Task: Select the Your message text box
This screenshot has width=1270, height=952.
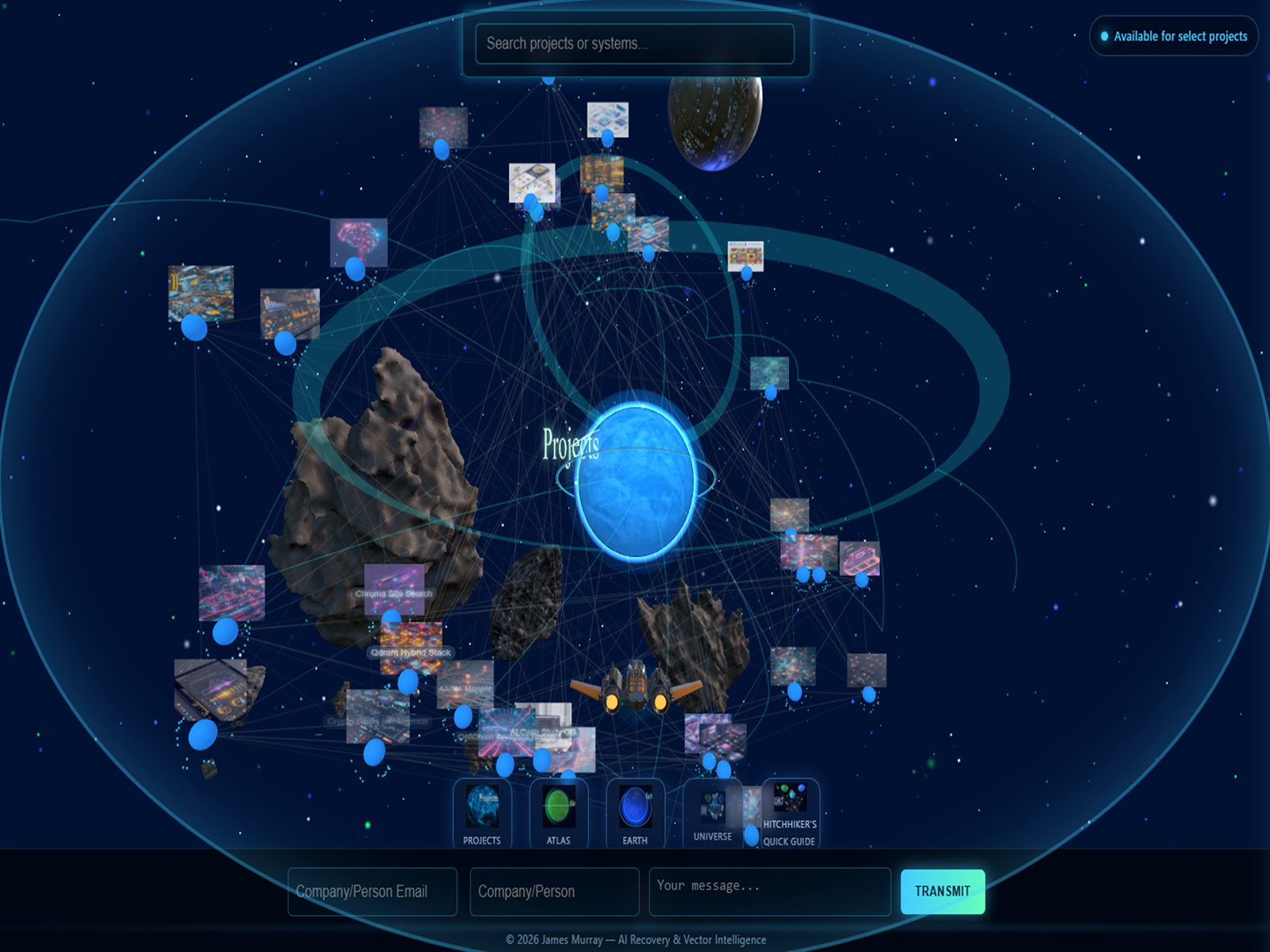Action: coord(769,892)
